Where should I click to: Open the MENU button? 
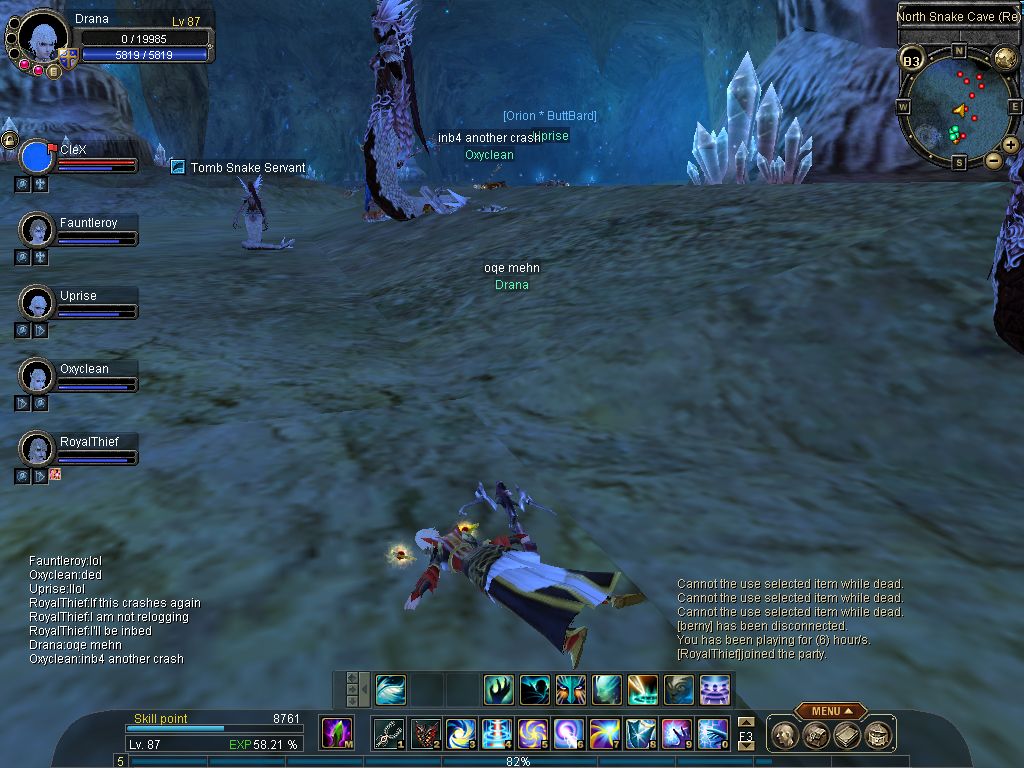pos(830,711)
